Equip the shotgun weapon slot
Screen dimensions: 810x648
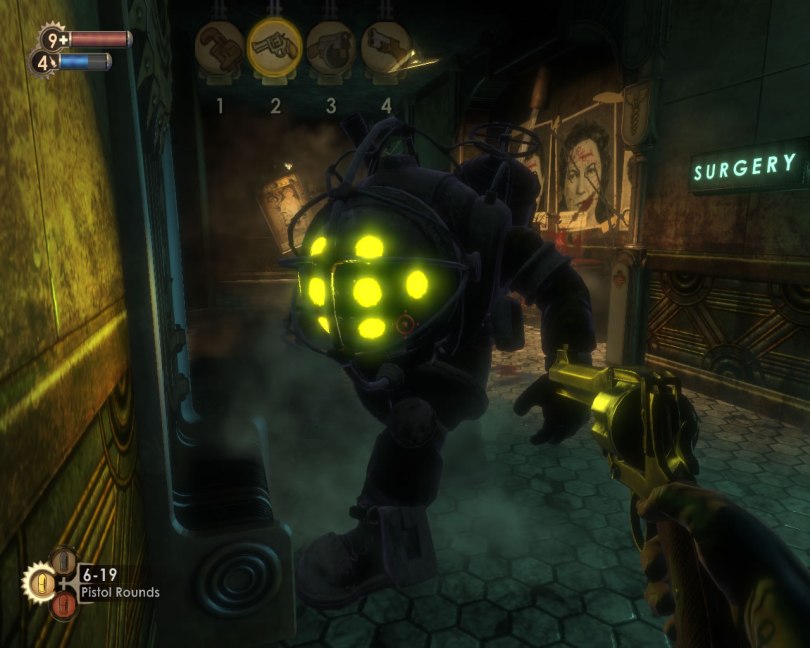[386, 46]
